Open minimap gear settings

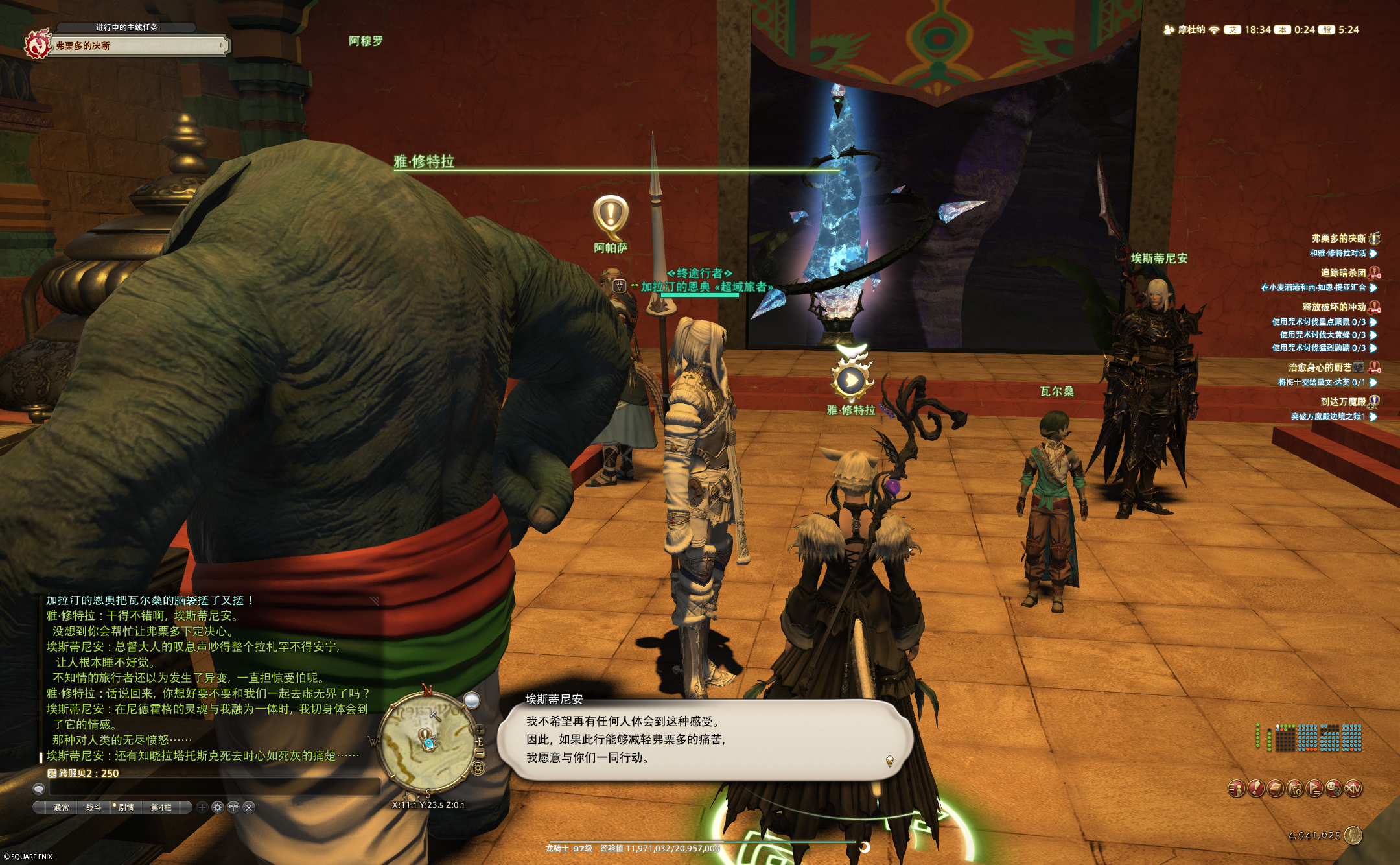point(478,768)
